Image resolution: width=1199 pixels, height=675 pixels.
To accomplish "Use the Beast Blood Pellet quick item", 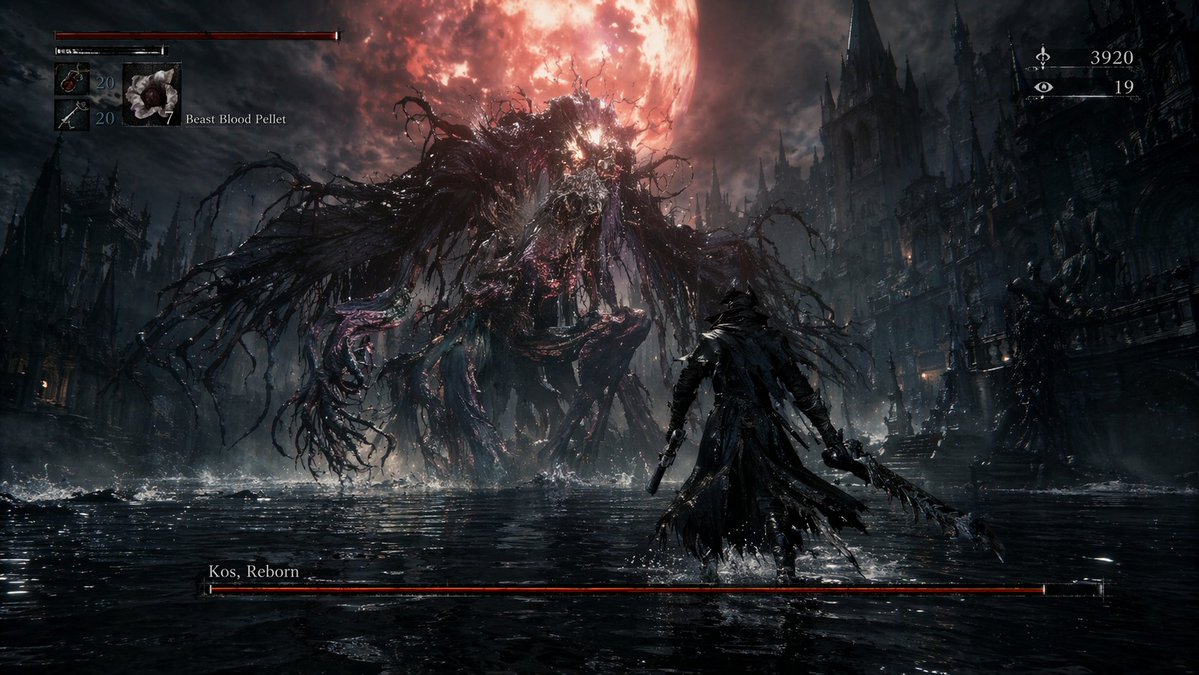I will click(152, 95).
